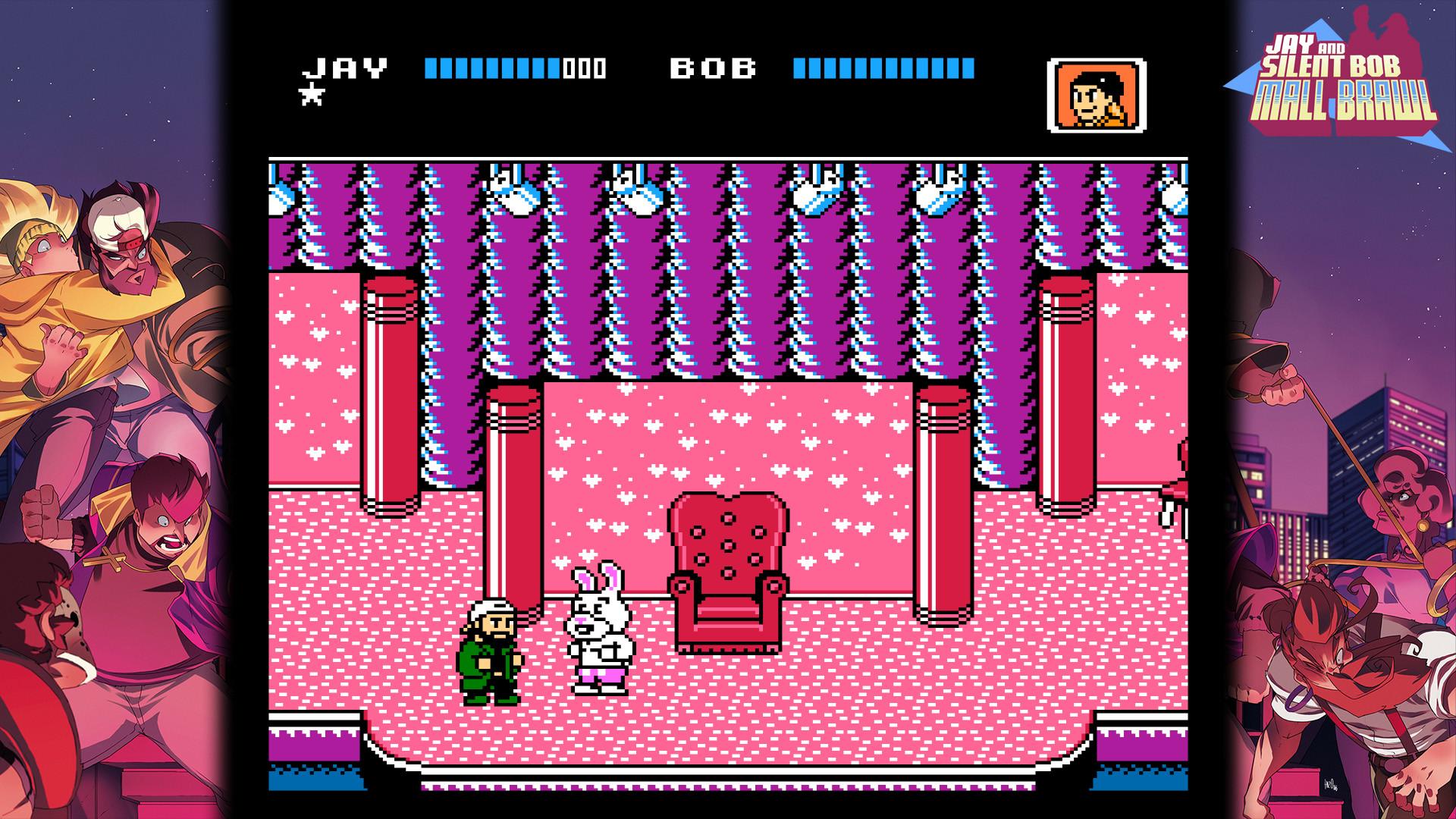Select the BOB name label
The image size is (1456, 819).
[x=713, y=68]
